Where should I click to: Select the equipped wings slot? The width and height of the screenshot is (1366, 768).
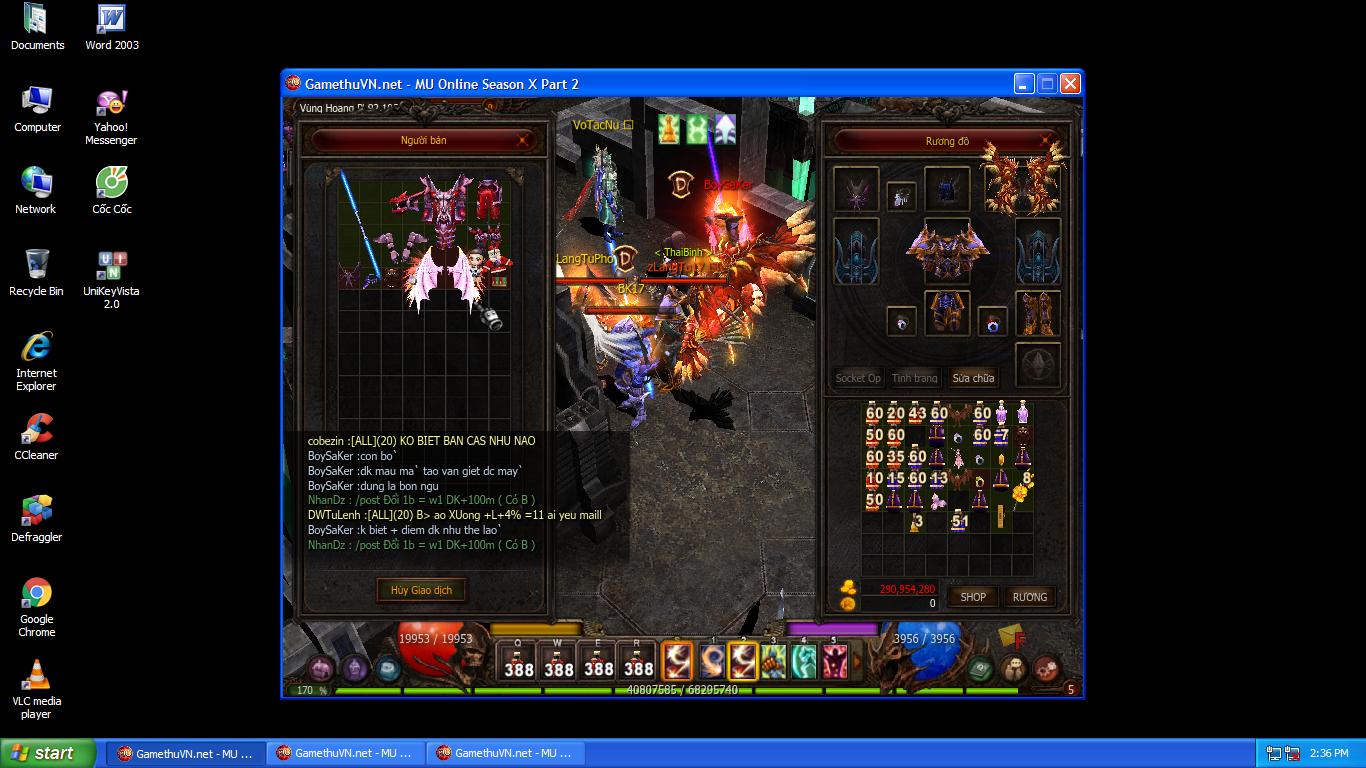pos(1020,182)
